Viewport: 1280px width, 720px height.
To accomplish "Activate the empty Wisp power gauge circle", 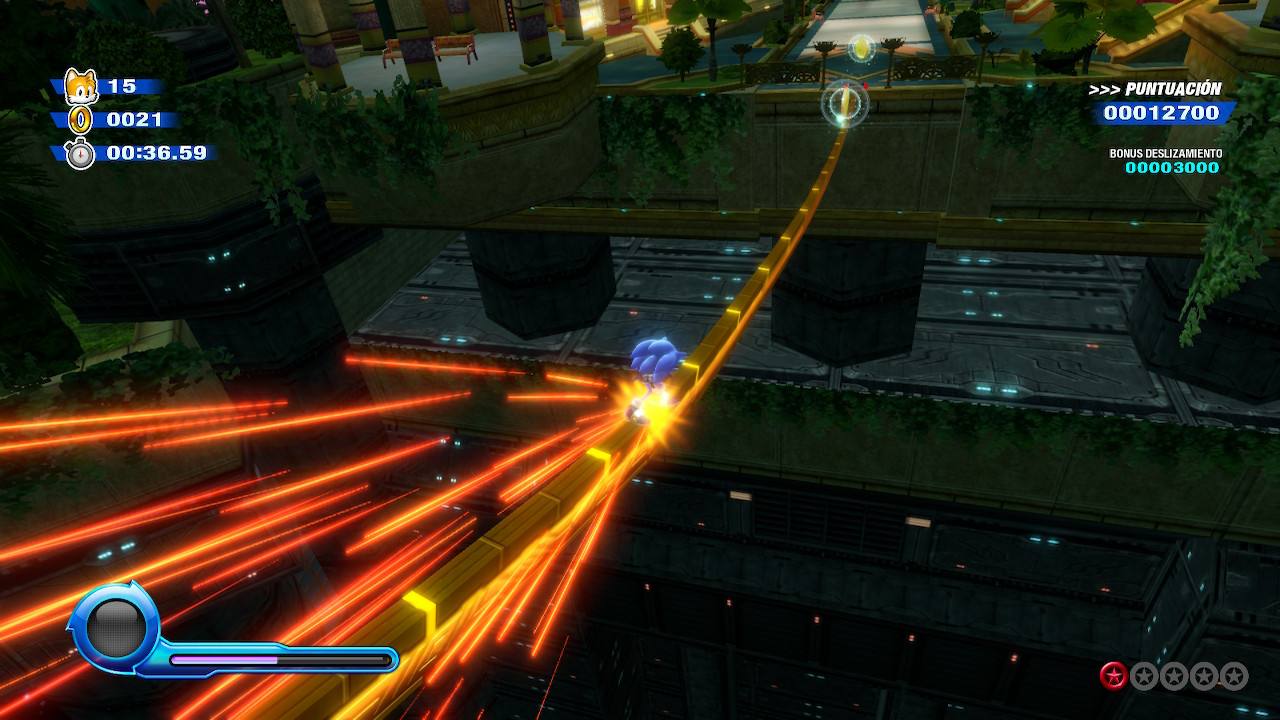I will coord(116,628).
